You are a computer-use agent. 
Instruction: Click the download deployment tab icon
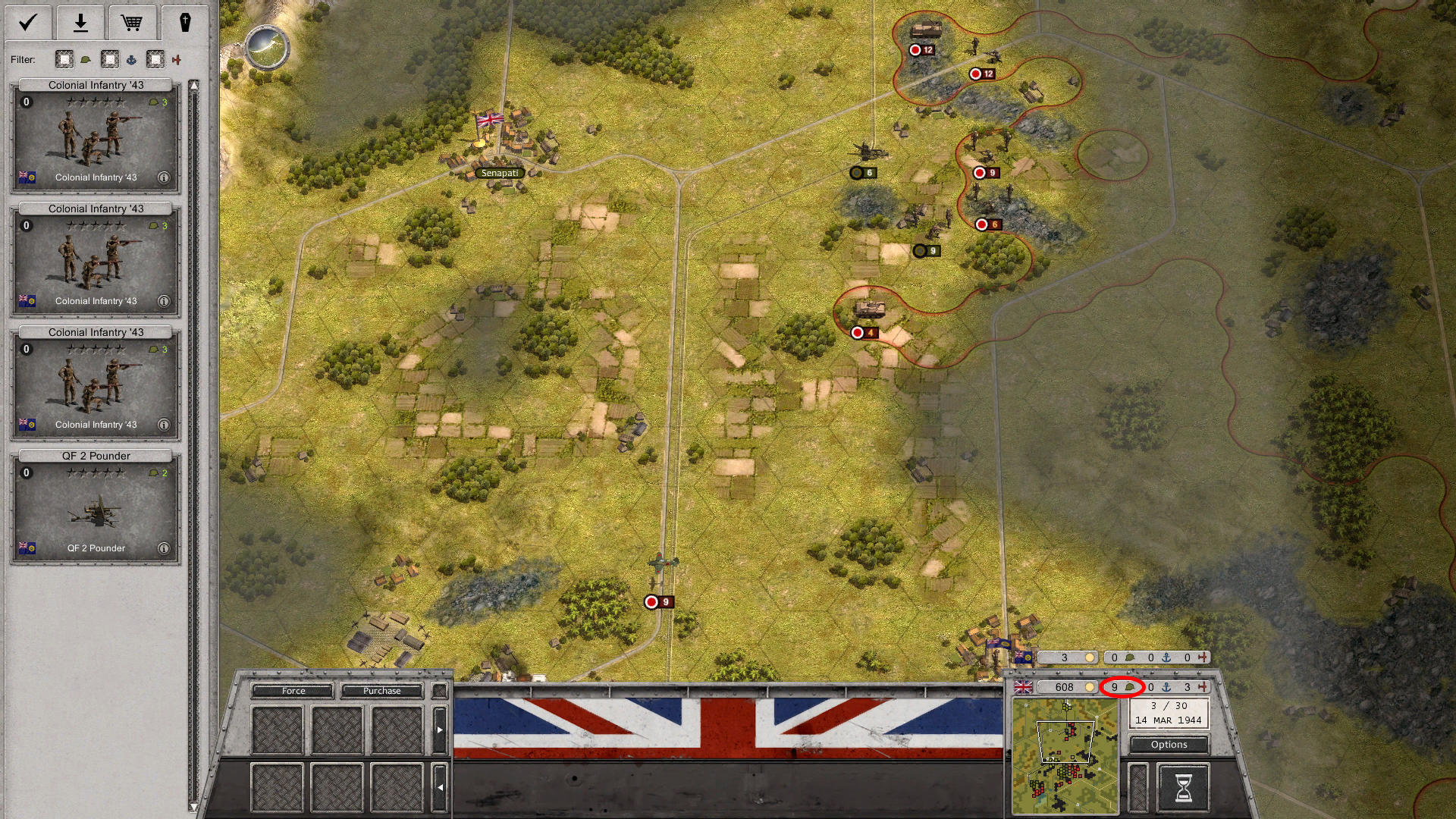79,22
